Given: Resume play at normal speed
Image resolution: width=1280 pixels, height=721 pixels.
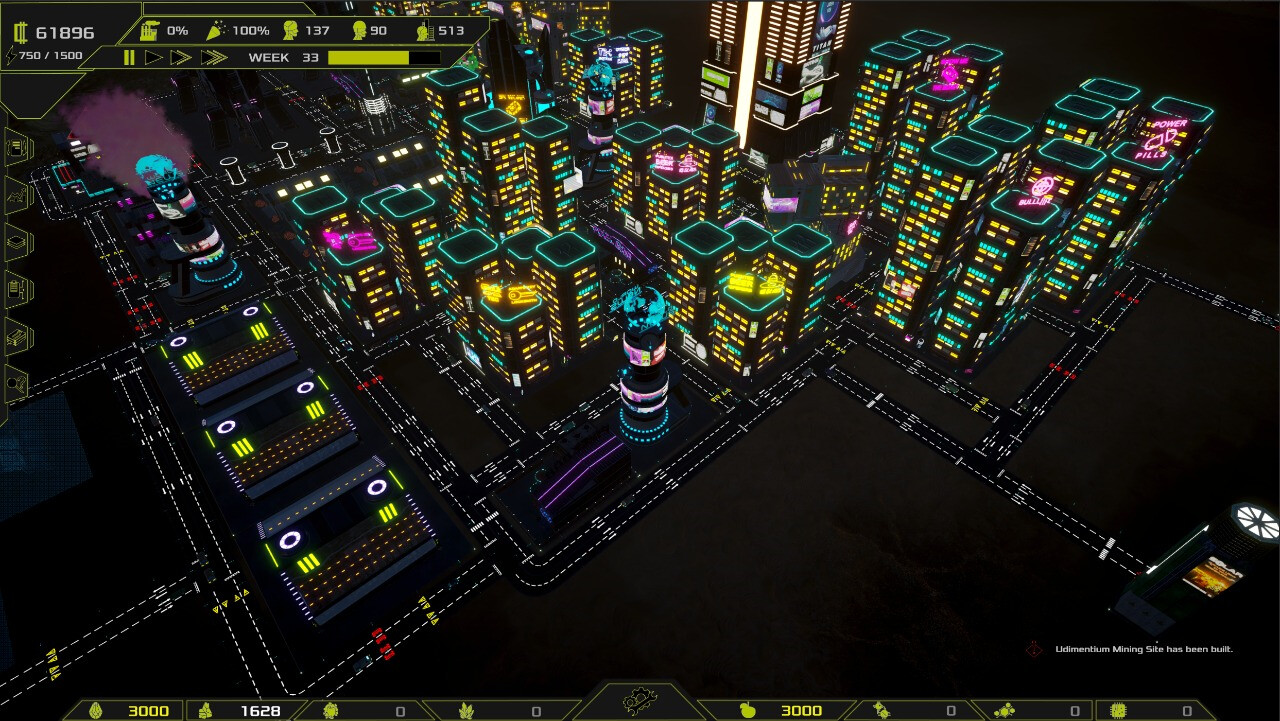Looking at the screenshot, I should click(x=152, y=57).
